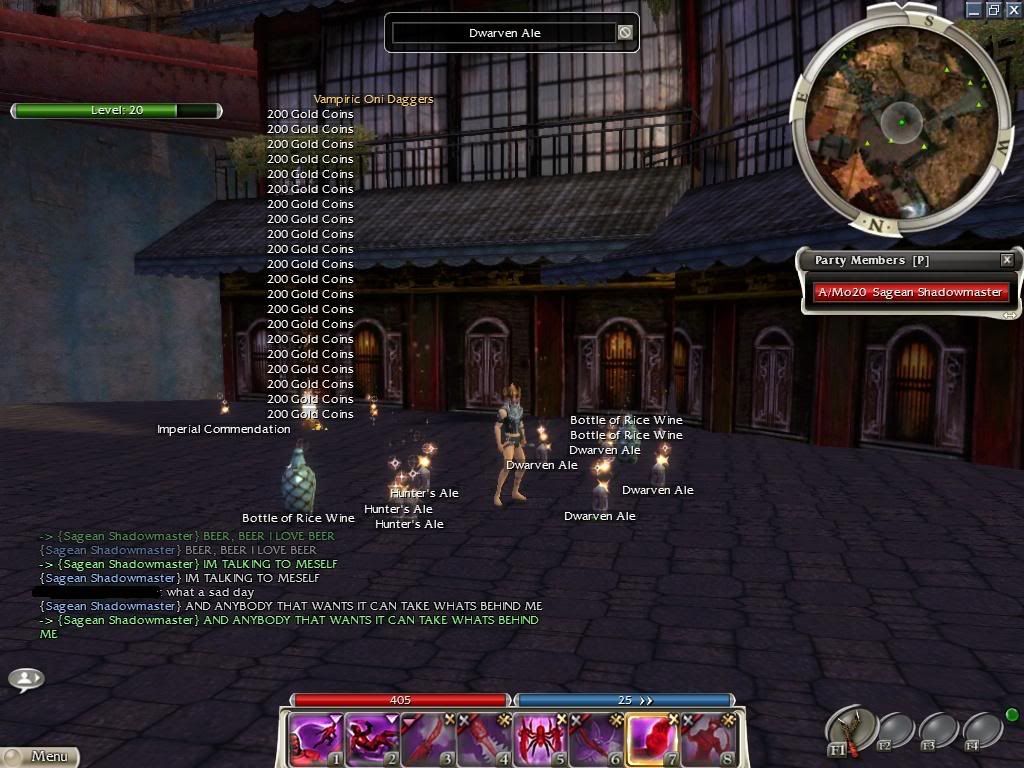Activate the highlighted skill in slot 7
Screen dimensions: 1024x768
click(651, 738)
